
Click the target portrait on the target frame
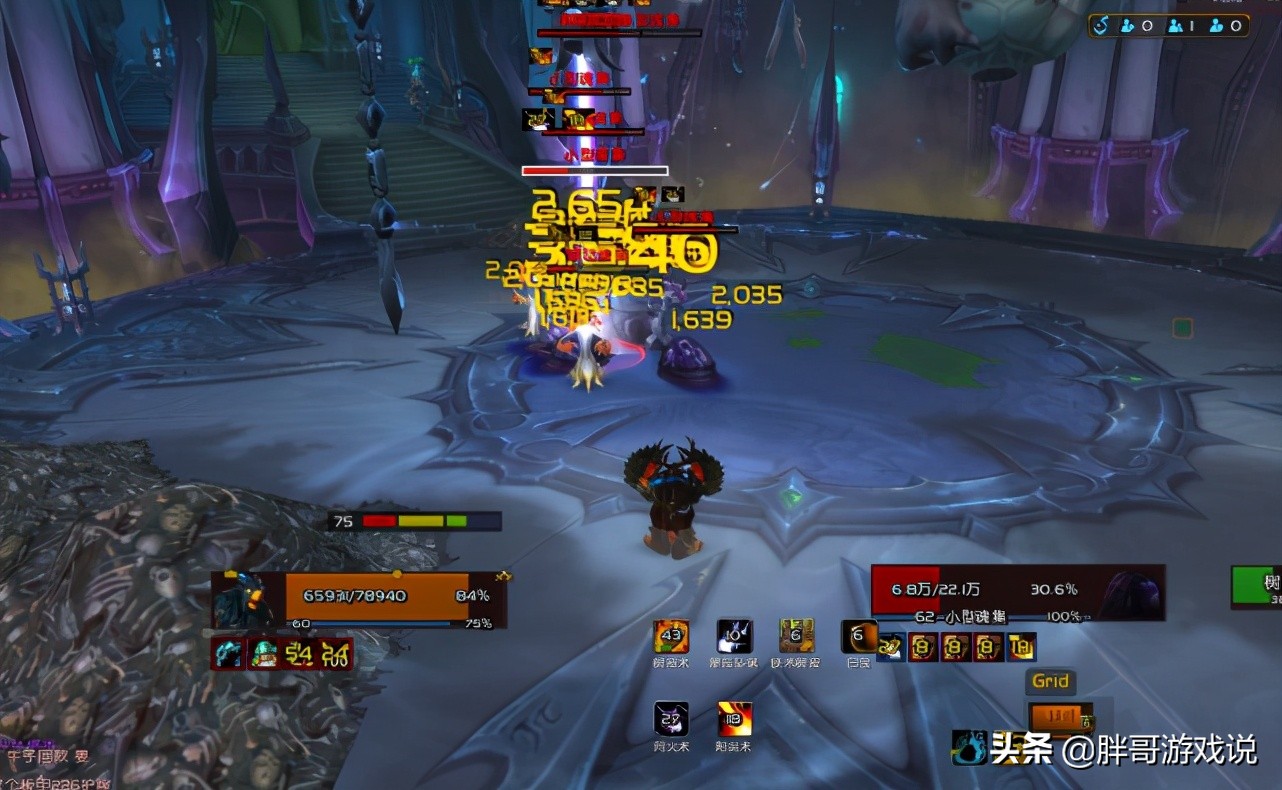point(1132,593)
